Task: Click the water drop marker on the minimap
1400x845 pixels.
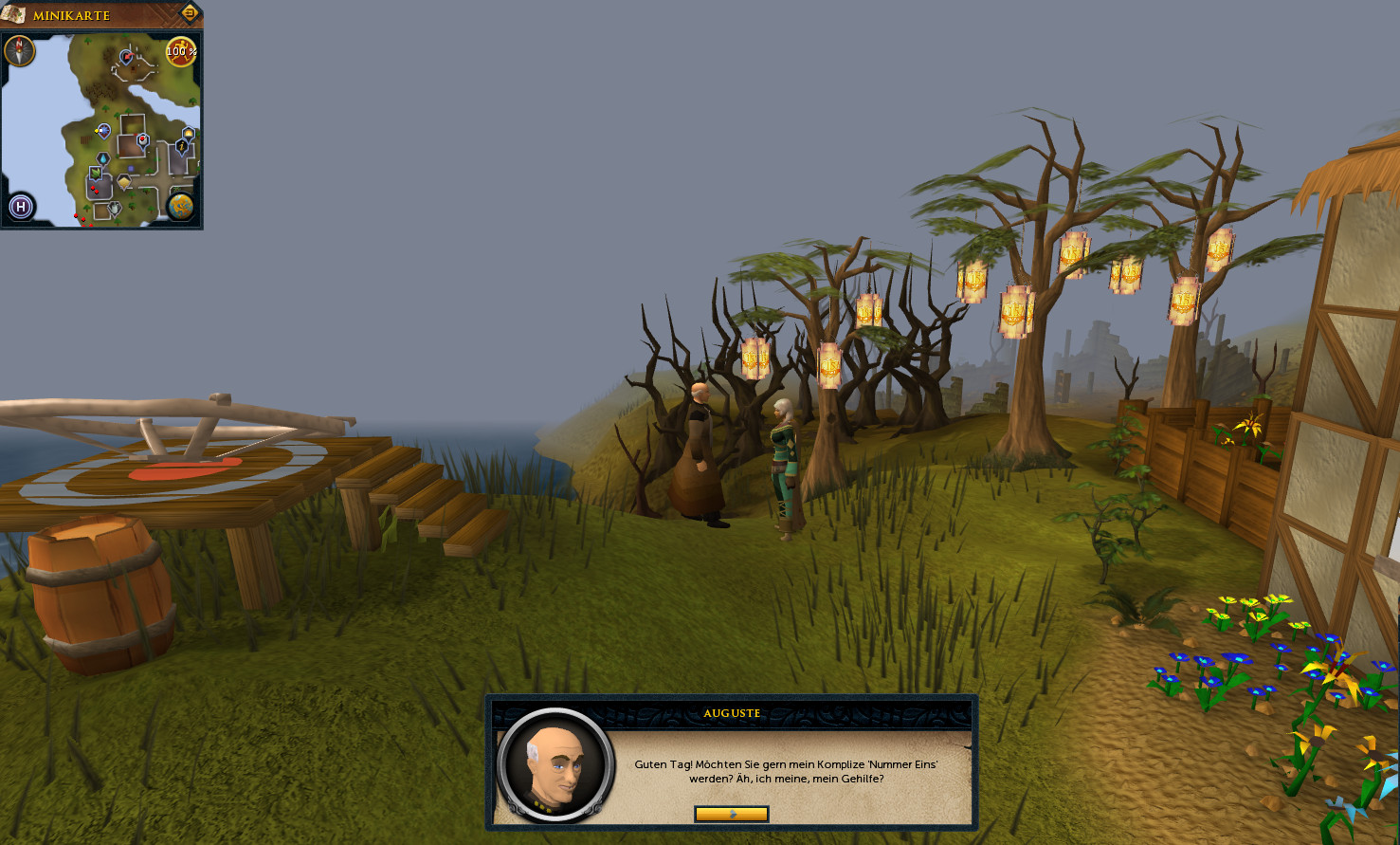Action: 102,158
